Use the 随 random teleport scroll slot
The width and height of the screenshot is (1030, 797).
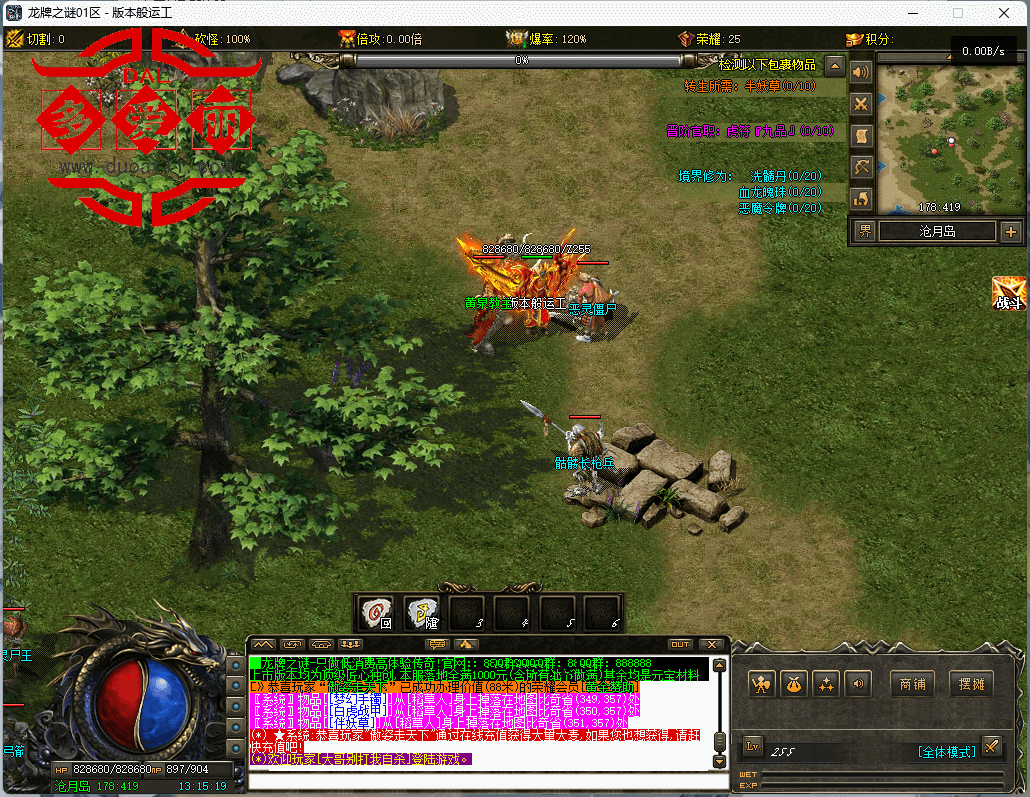421,611
